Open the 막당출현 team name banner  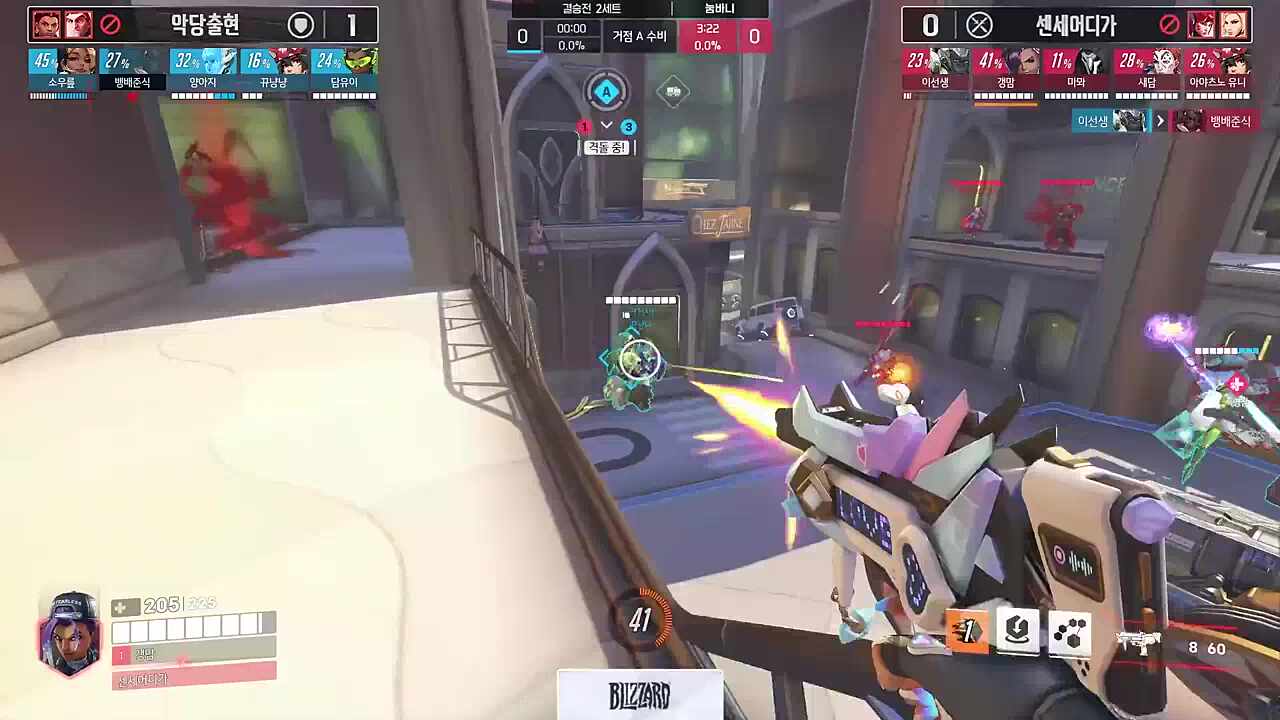pos(204,24)
